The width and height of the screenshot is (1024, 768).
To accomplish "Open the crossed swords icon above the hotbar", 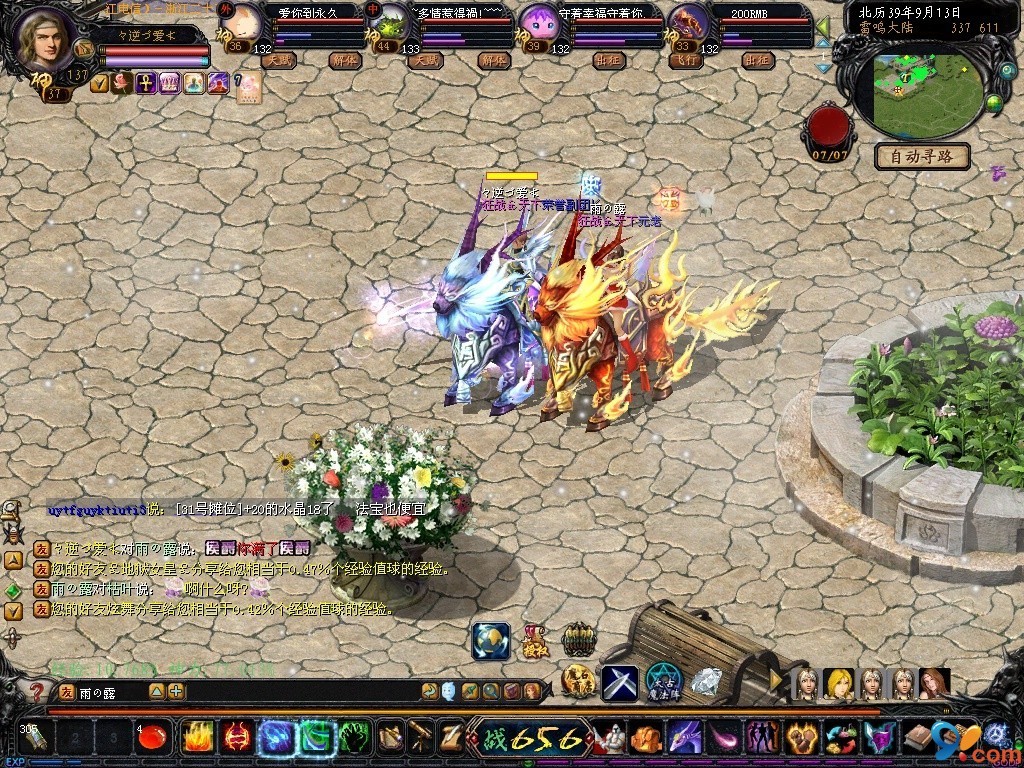I will click(x=619, y=682).
